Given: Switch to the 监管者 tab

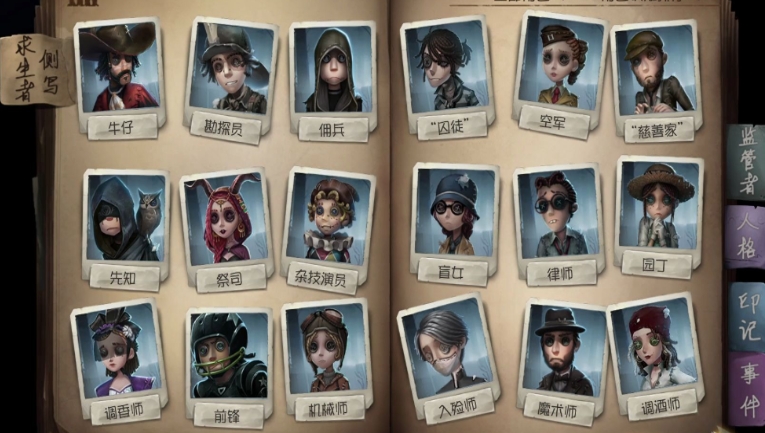Looking at the screenshot, I should [x=743, y=160].
